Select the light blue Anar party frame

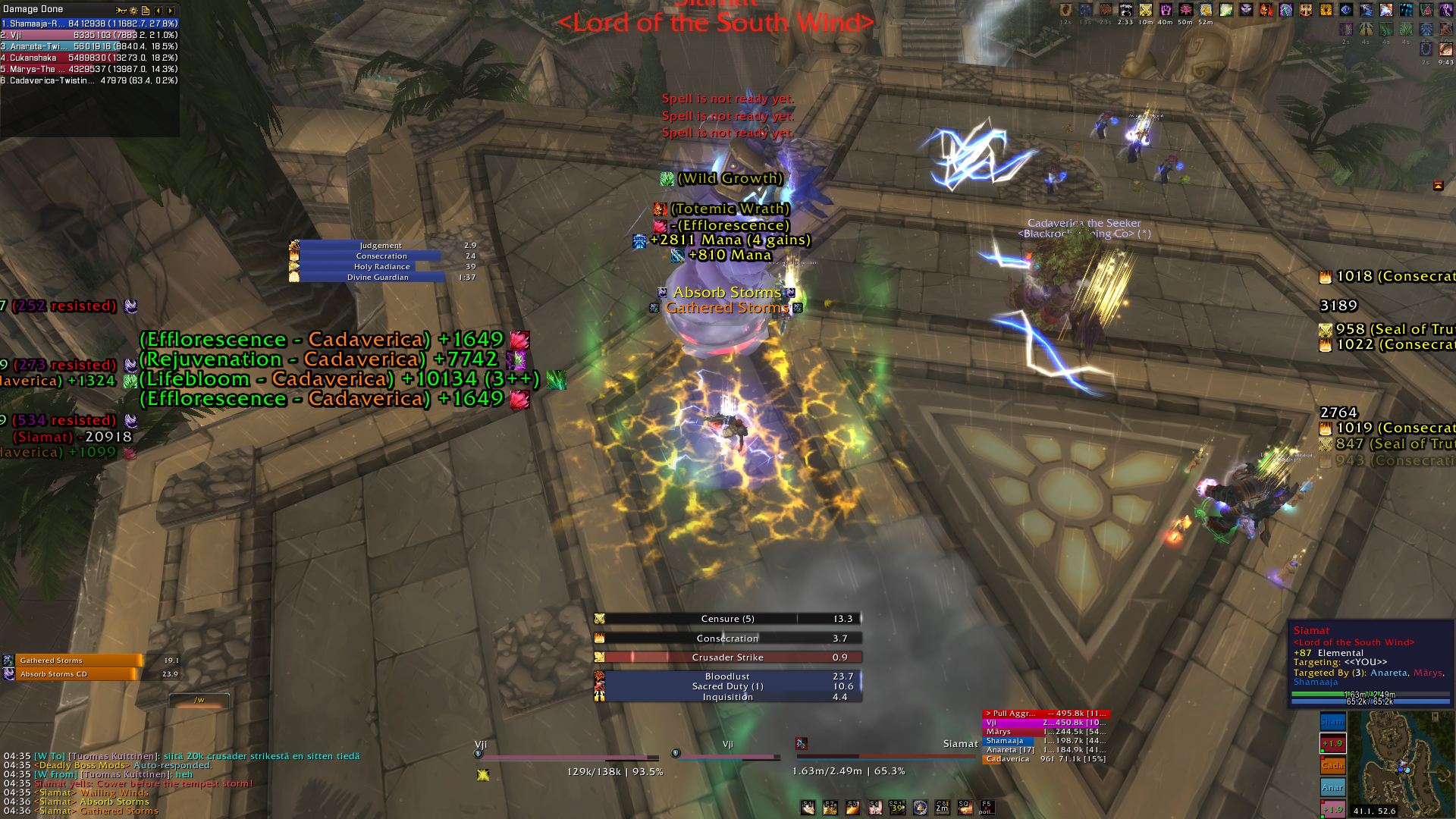tap(1332, 787)
